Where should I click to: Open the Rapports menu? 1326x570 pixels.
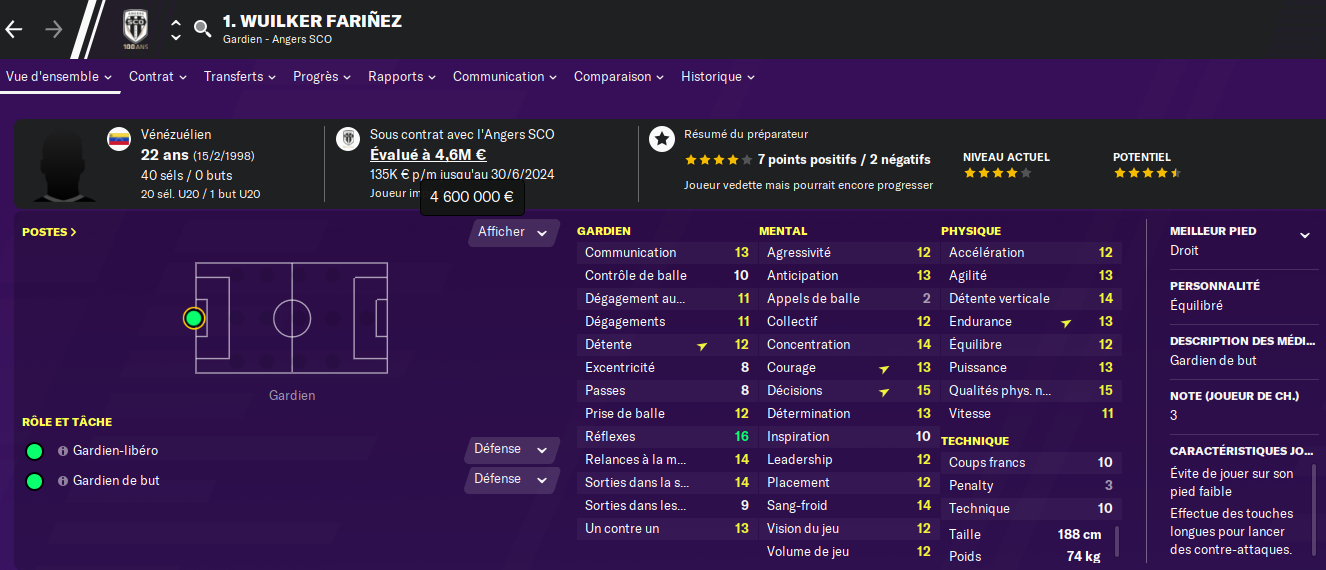pos(402,77)
